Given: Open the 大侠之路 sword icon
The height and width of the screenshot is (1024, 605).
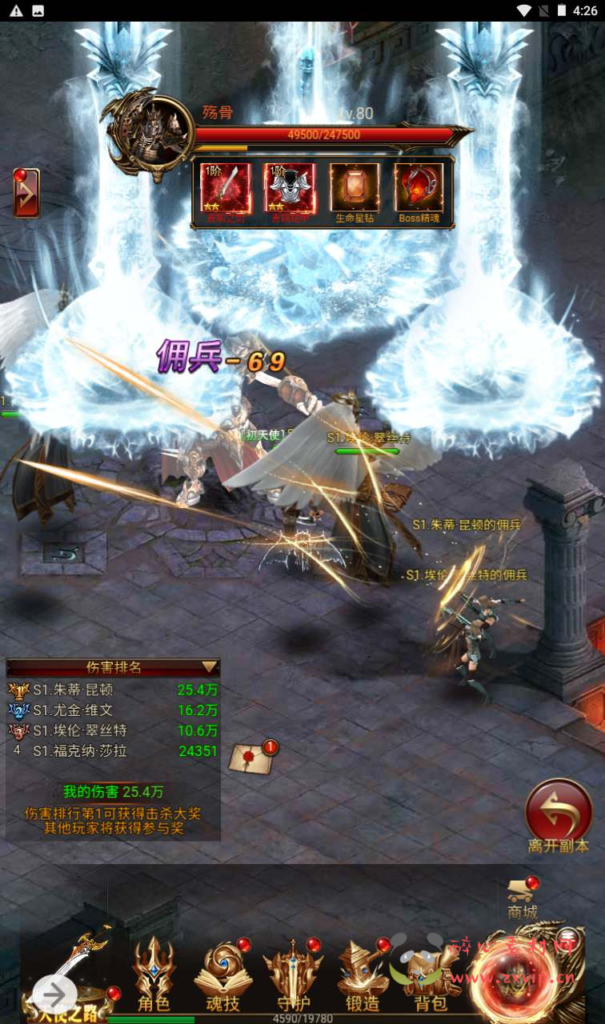Looking at the screenshot, I should coord(73,968).
